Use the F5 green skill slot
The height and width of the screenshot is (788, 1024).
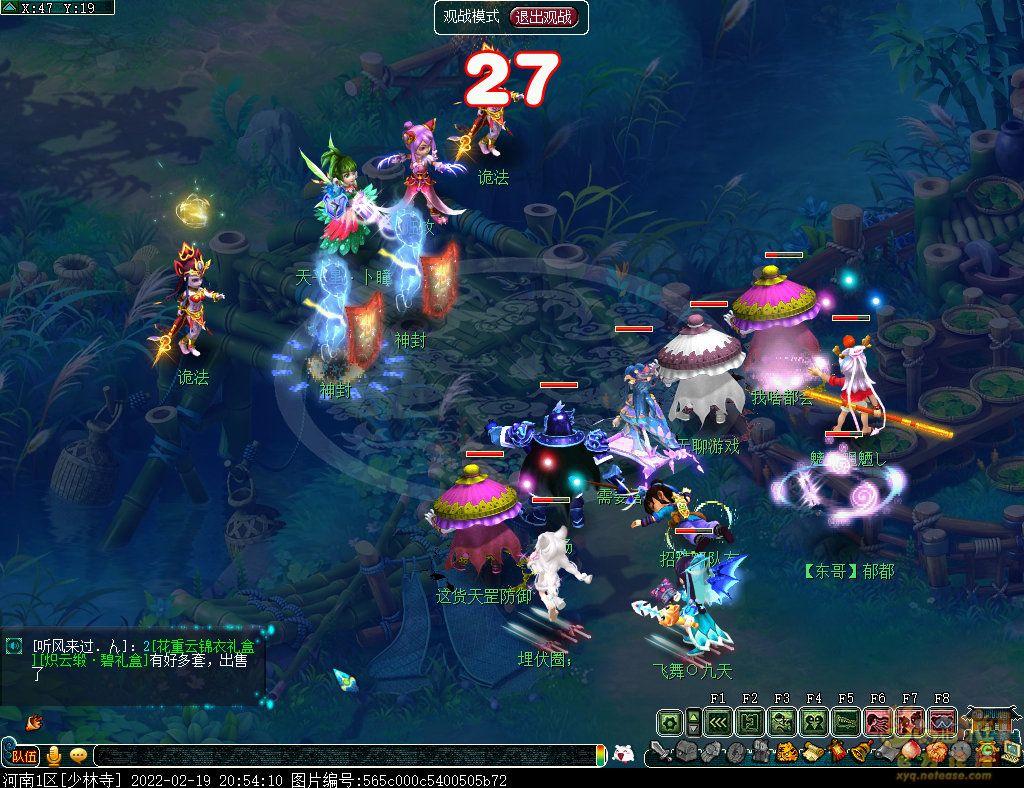pos(845,721)
